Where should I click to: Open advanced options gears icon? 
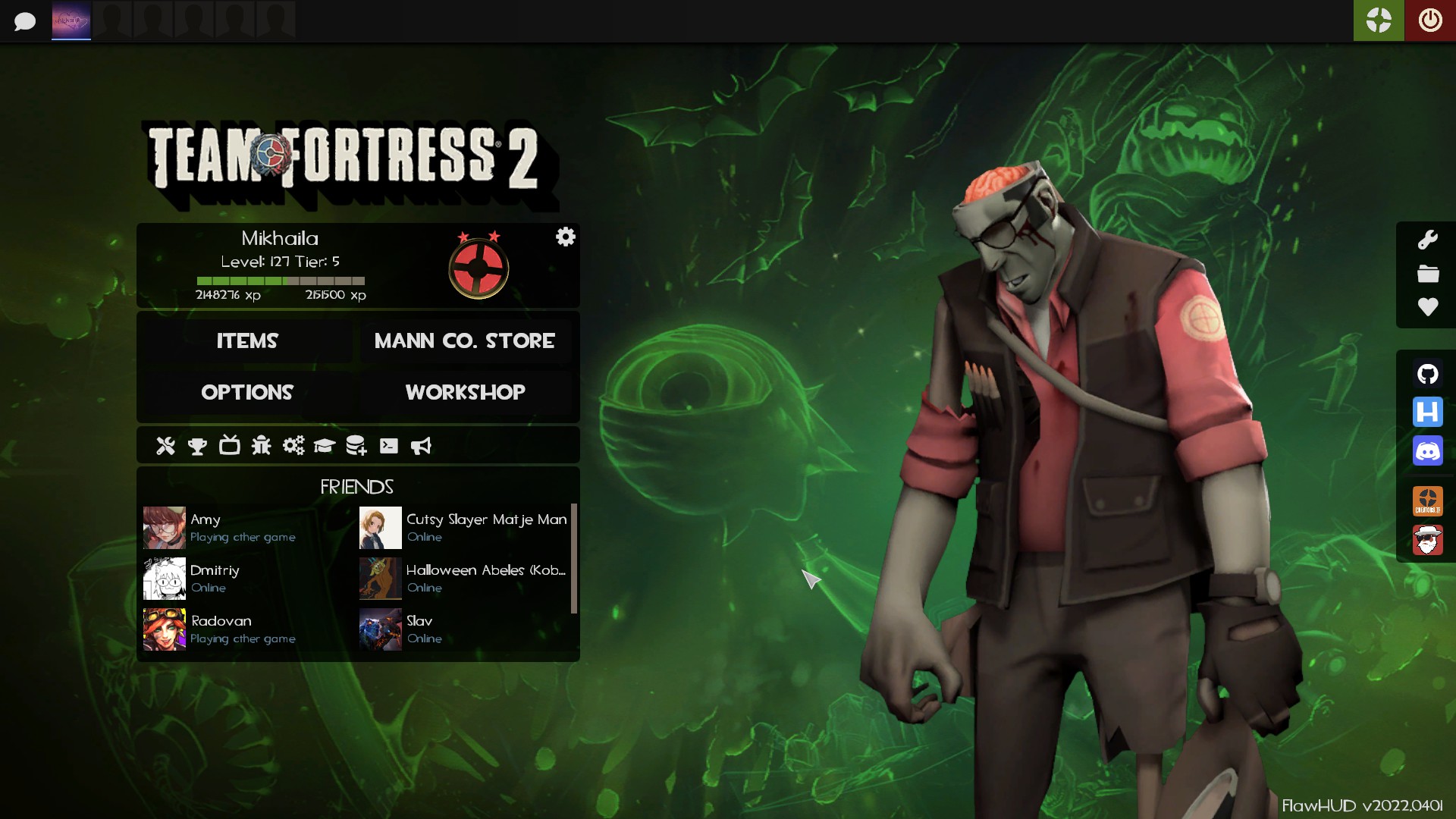click(x=293, y=446)
